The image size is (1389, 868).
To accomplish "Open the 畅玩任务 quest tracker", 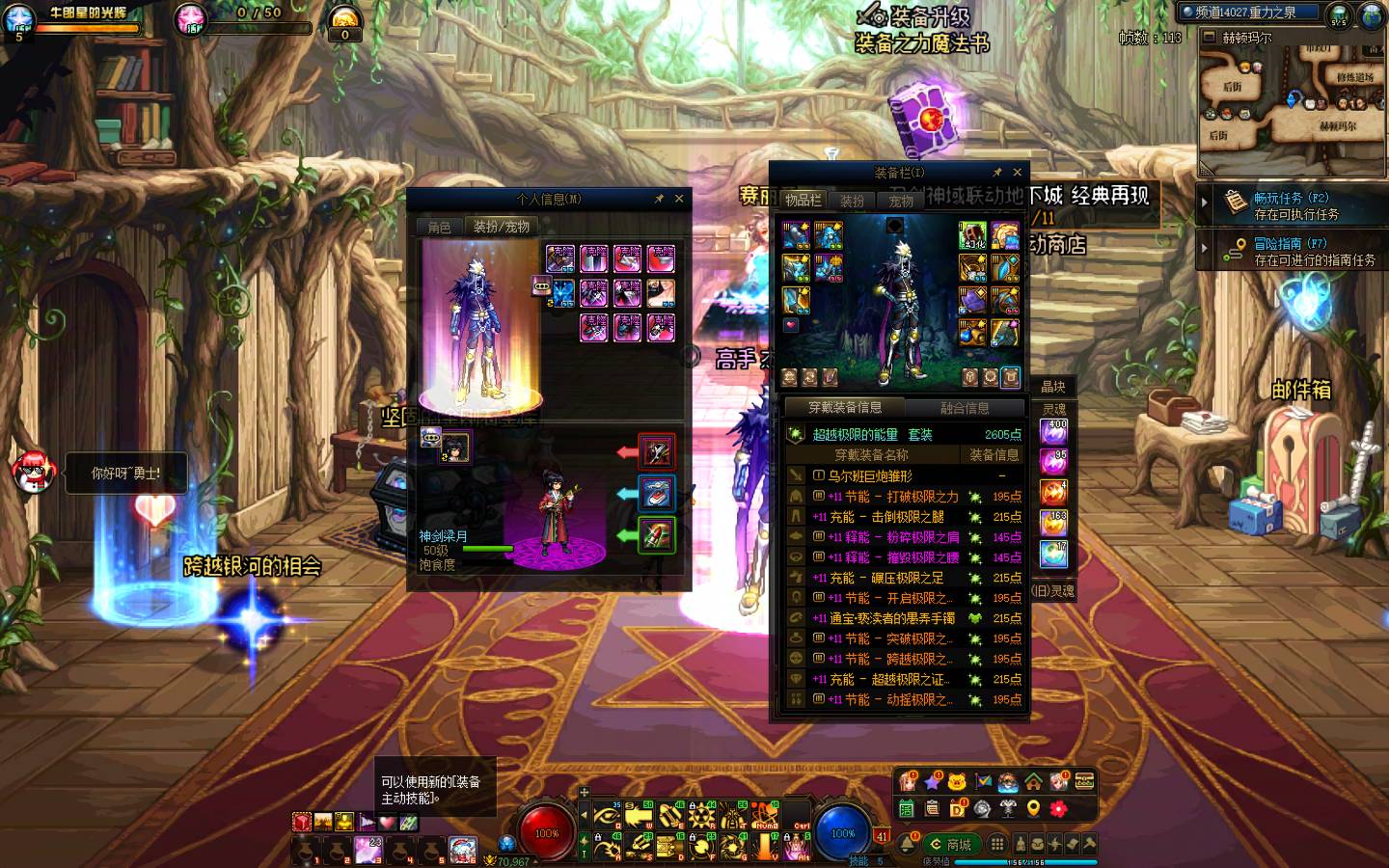I will click(1295, 204).
